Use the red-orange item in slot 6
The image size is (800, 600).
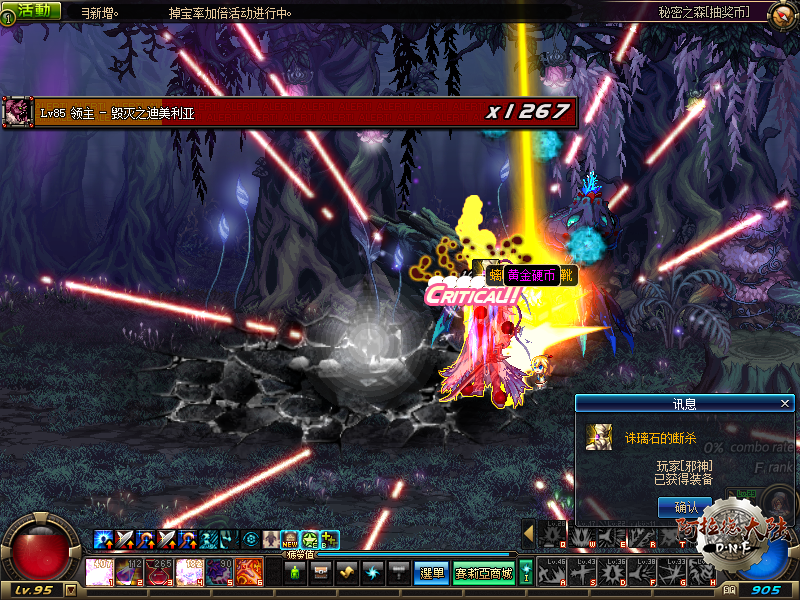point(249,572)
